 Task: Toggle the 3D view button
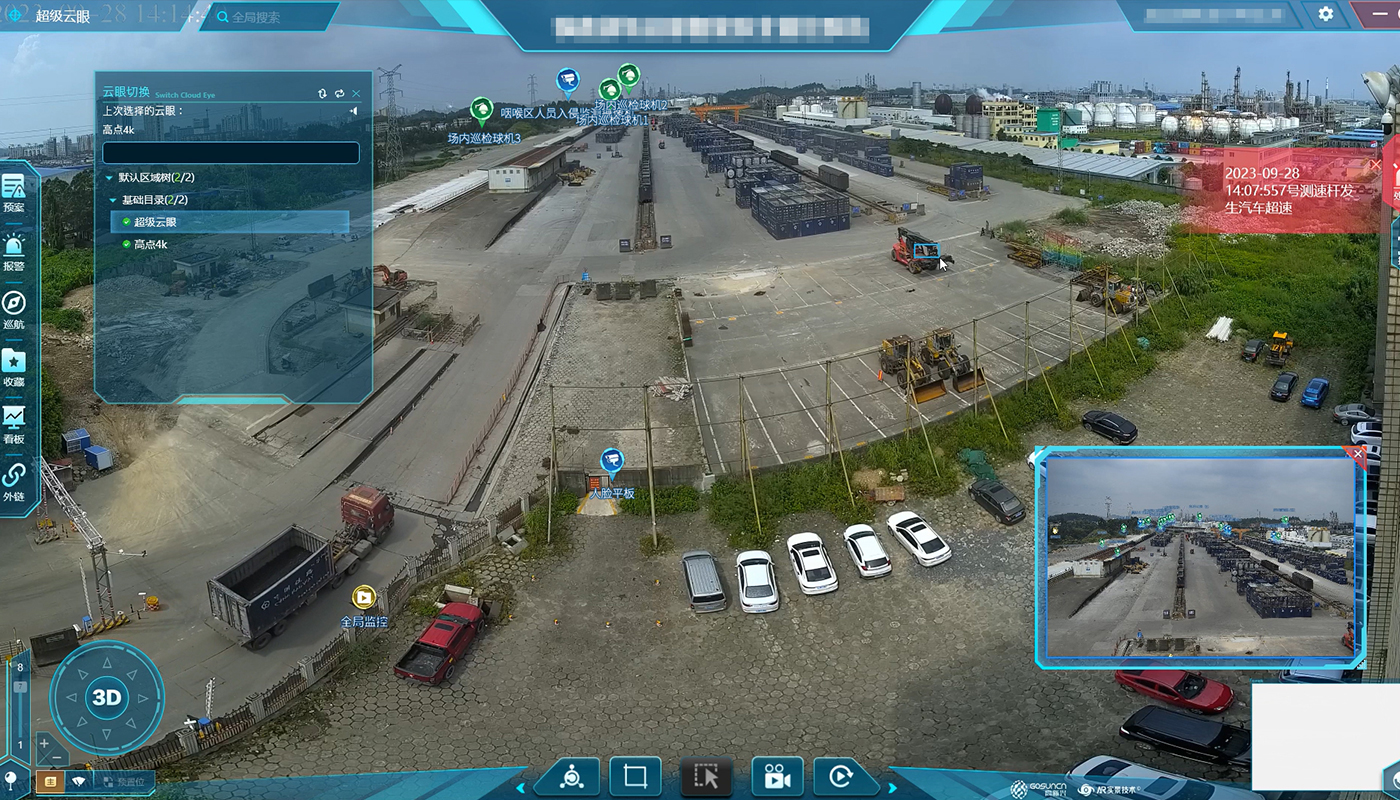click(x=106, y=698)
